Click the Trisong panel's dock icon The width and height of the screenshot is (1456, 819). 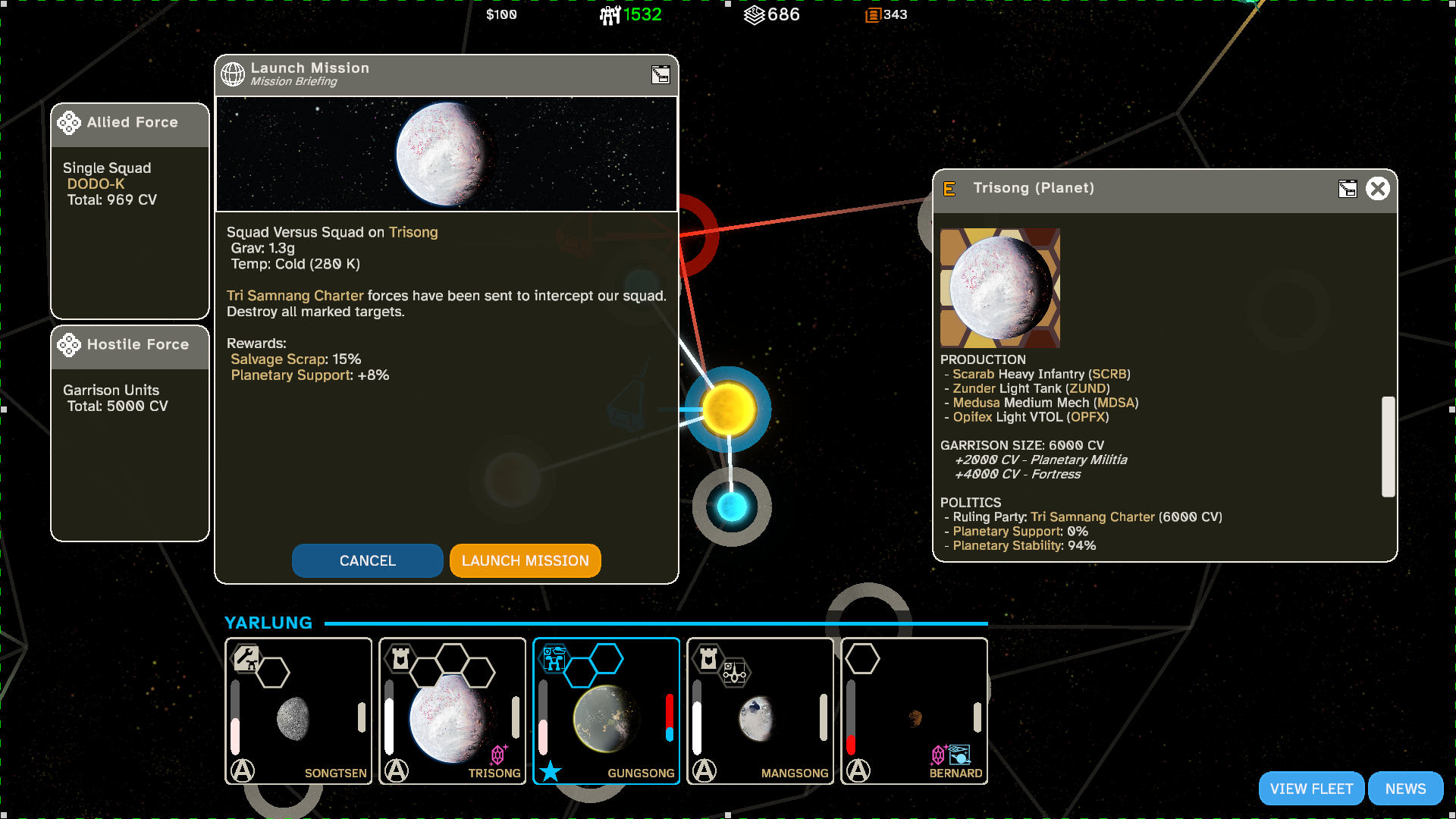[1348, 189]
